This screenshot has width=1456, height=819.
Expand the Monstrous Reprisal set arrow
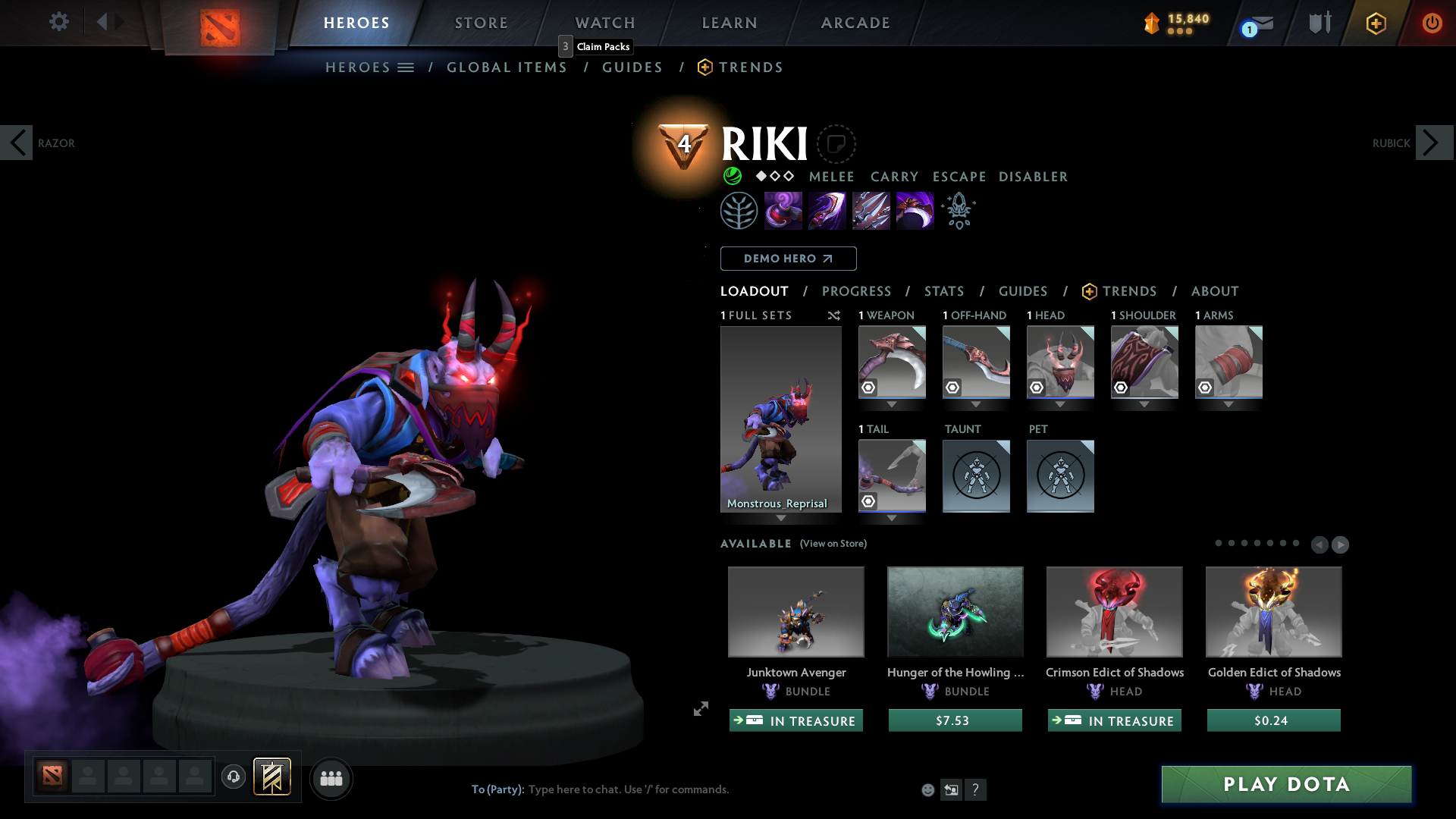(781, 518)
